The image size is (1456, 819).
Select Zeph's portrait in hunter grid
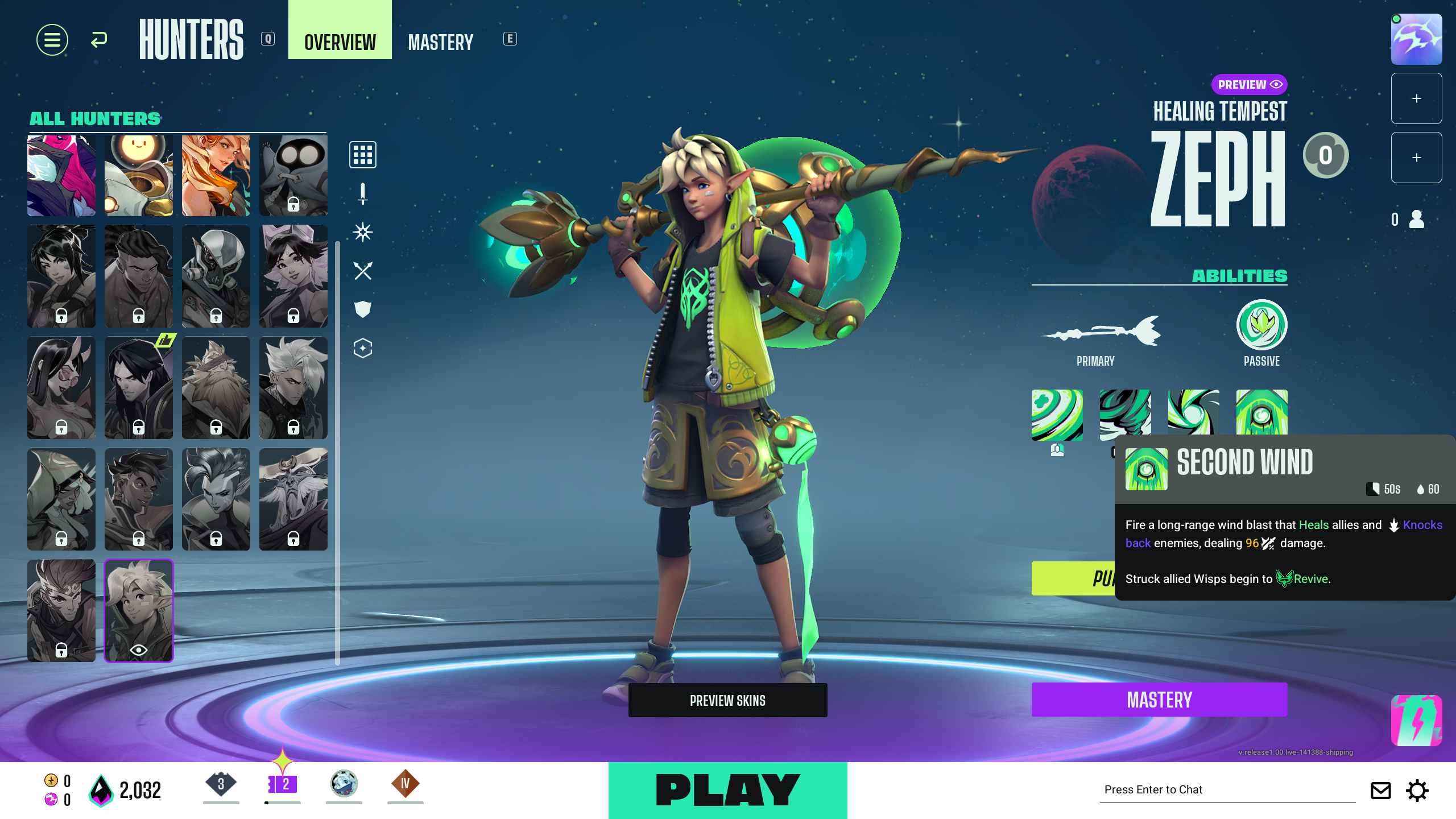pos(138,610)
